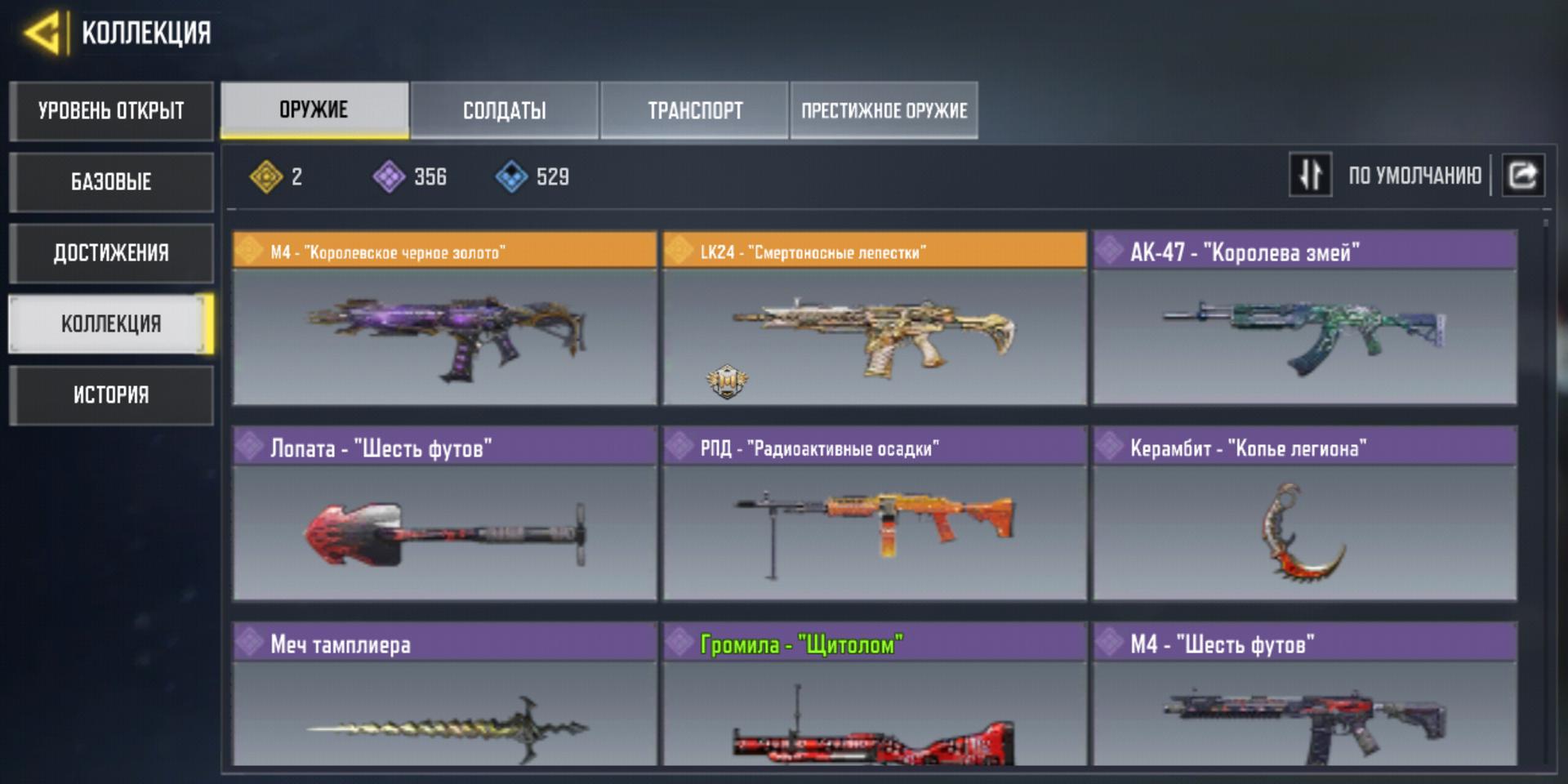Switch to the Солдаты tab
1568x784 pixels.
click(x=505, y=110)
